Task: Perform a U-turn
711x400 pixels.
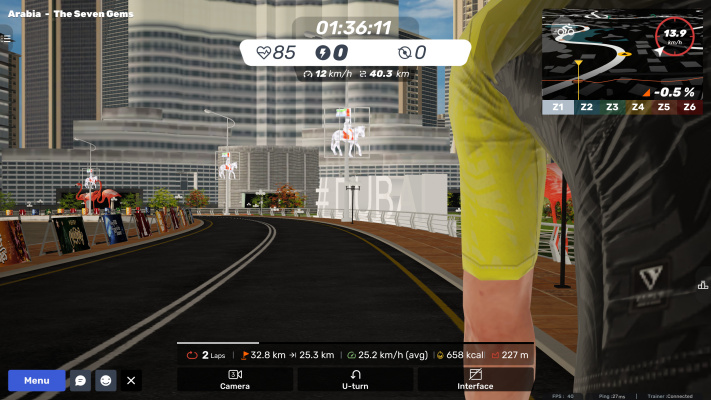Action: 355,379
